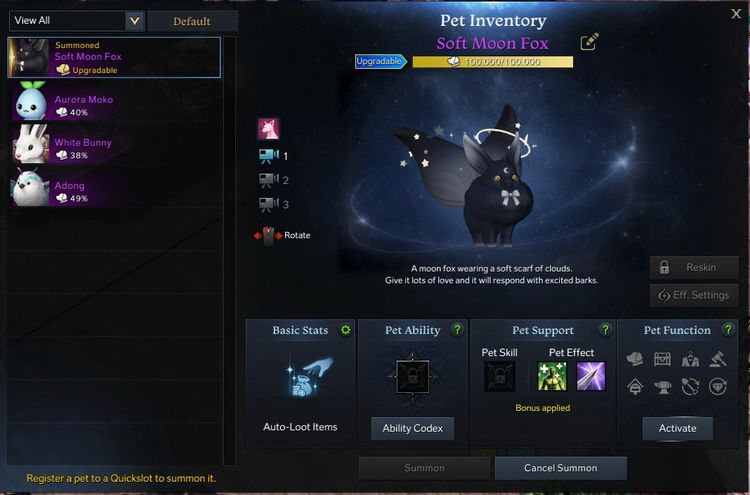
Task: Open the Eff. Settings option
Action: (693, 295)
